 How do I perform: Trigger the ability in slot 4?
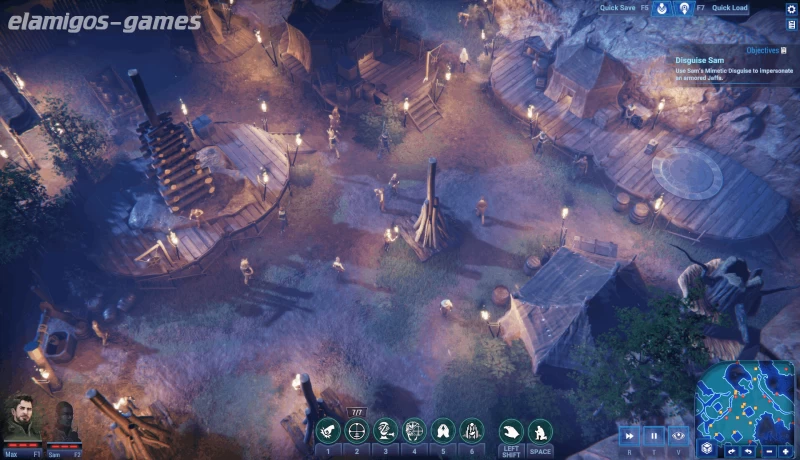point(414,430)
